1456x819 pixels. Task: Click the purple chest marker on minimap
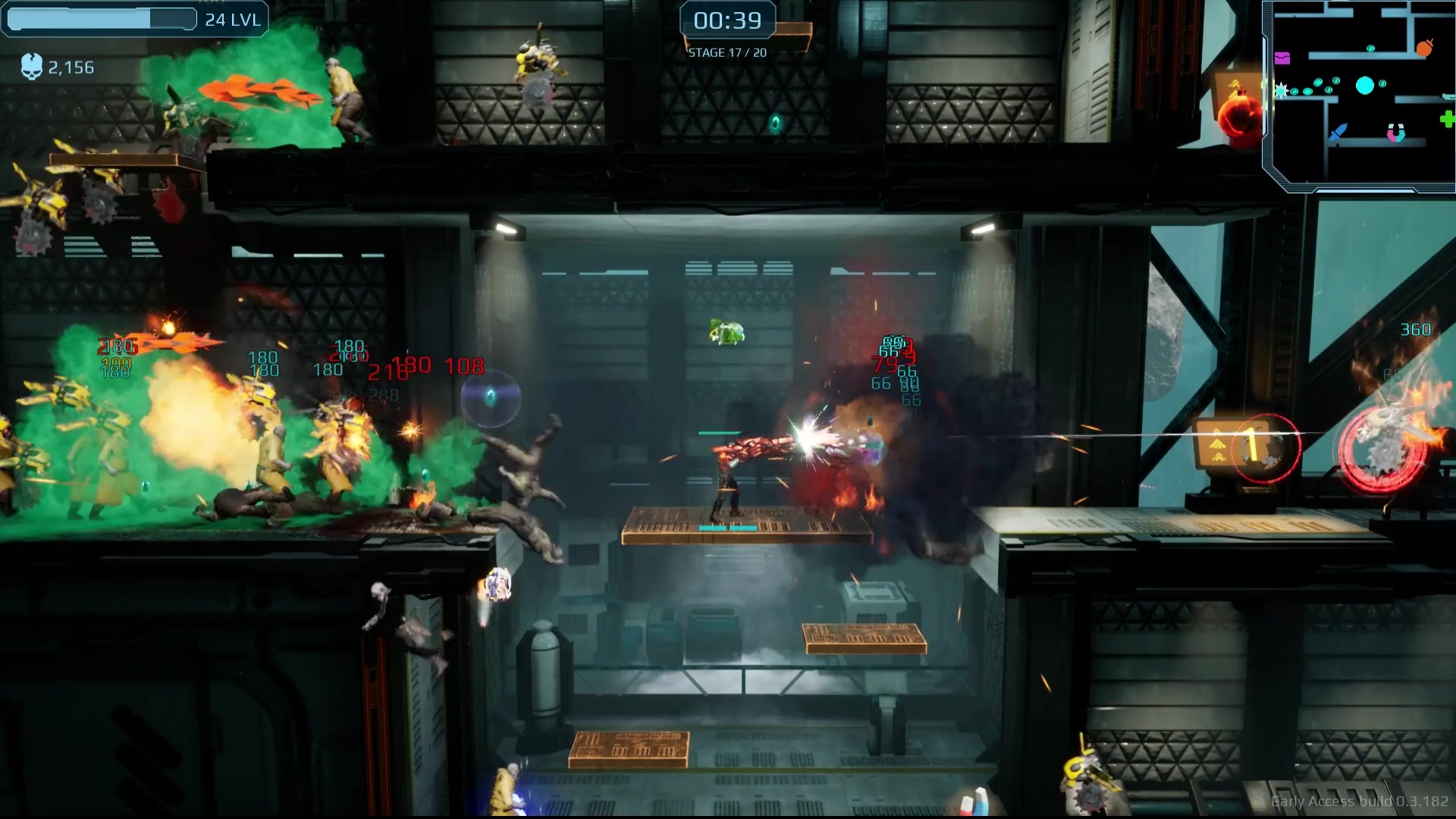point(1282,58)
